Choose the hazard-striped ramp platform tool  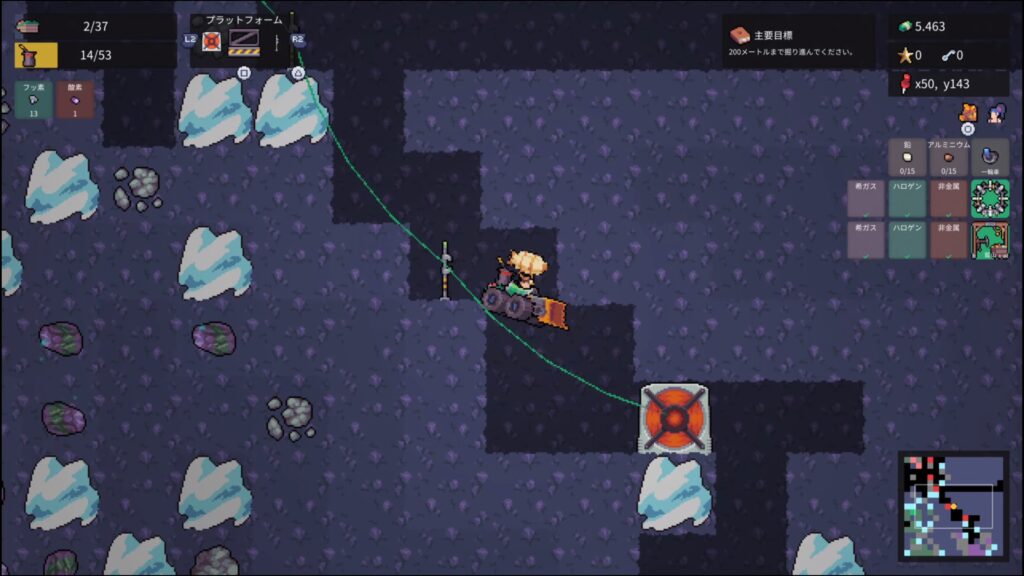pyautogui.click(x=244, y=41)
